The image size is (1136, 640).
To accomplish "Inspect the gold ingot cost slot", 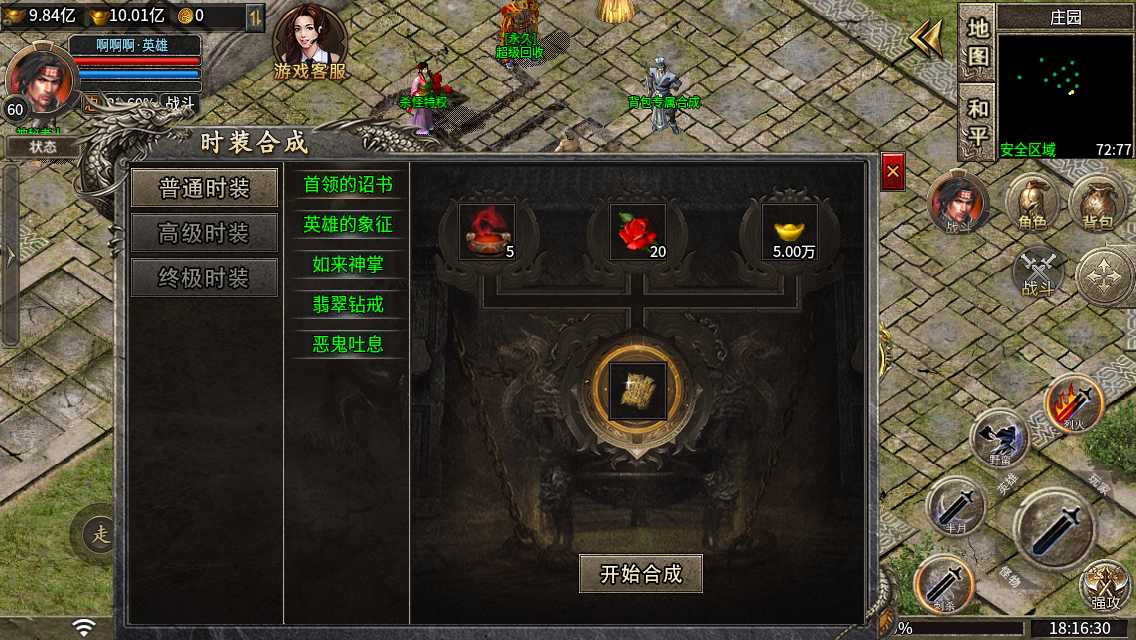I will (789, 232).
